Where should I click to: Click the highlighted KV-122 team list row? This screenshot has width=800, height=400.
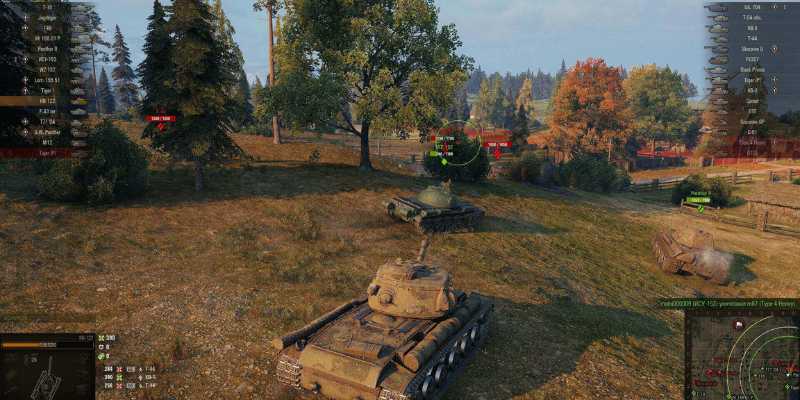click(45, 100)
